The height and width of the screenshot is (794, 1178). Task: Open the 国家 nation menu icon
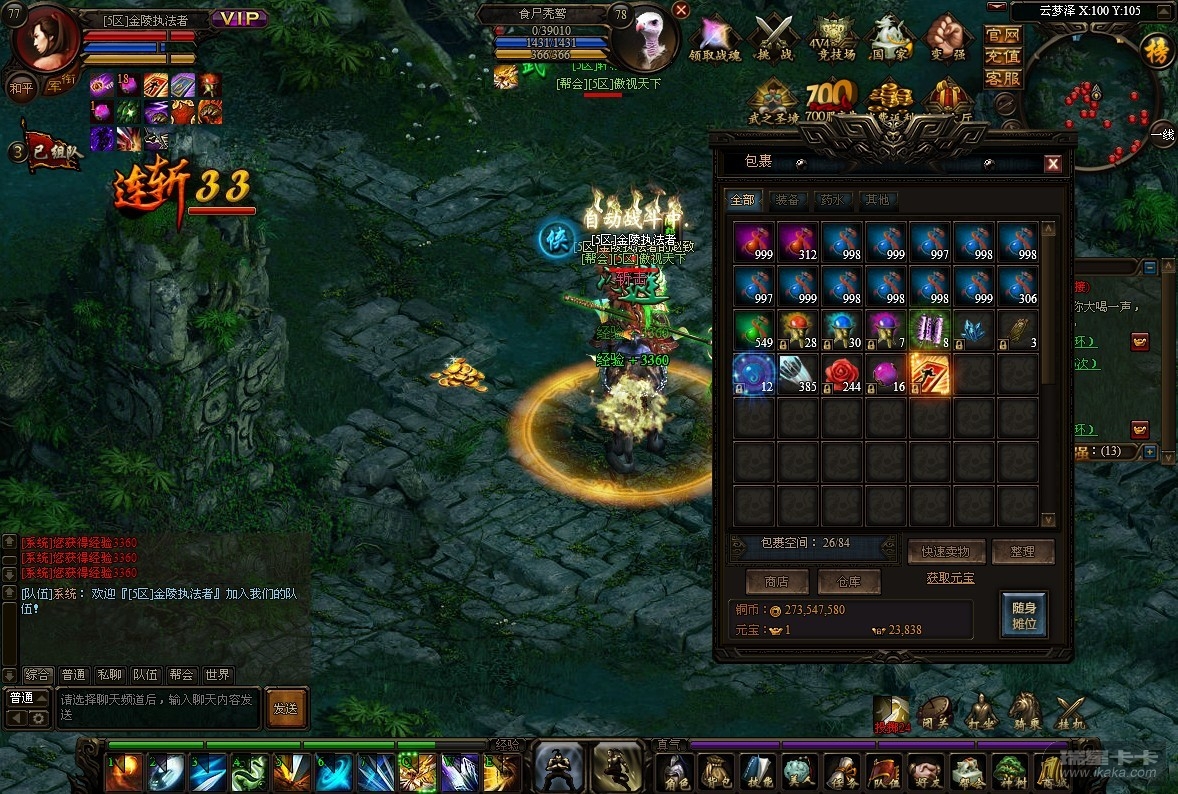tap(889, 39)
